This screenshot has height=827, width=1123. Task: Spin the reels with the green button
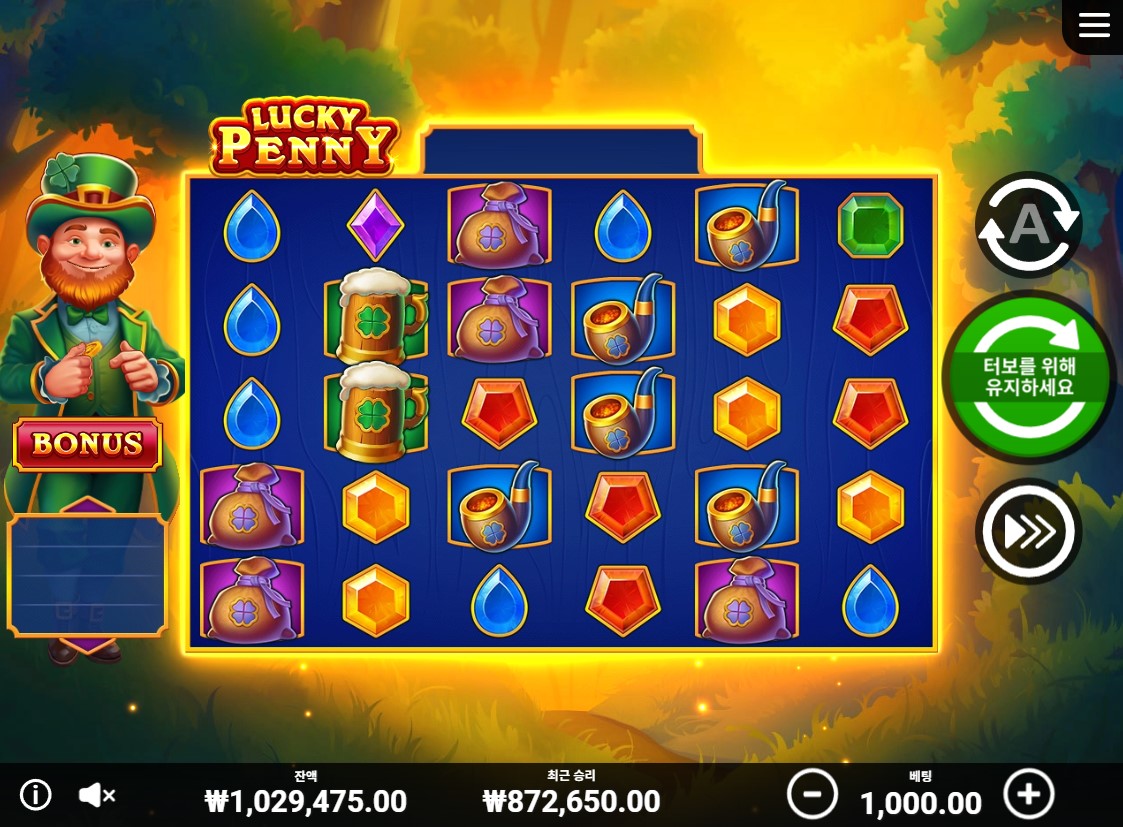1029,377
